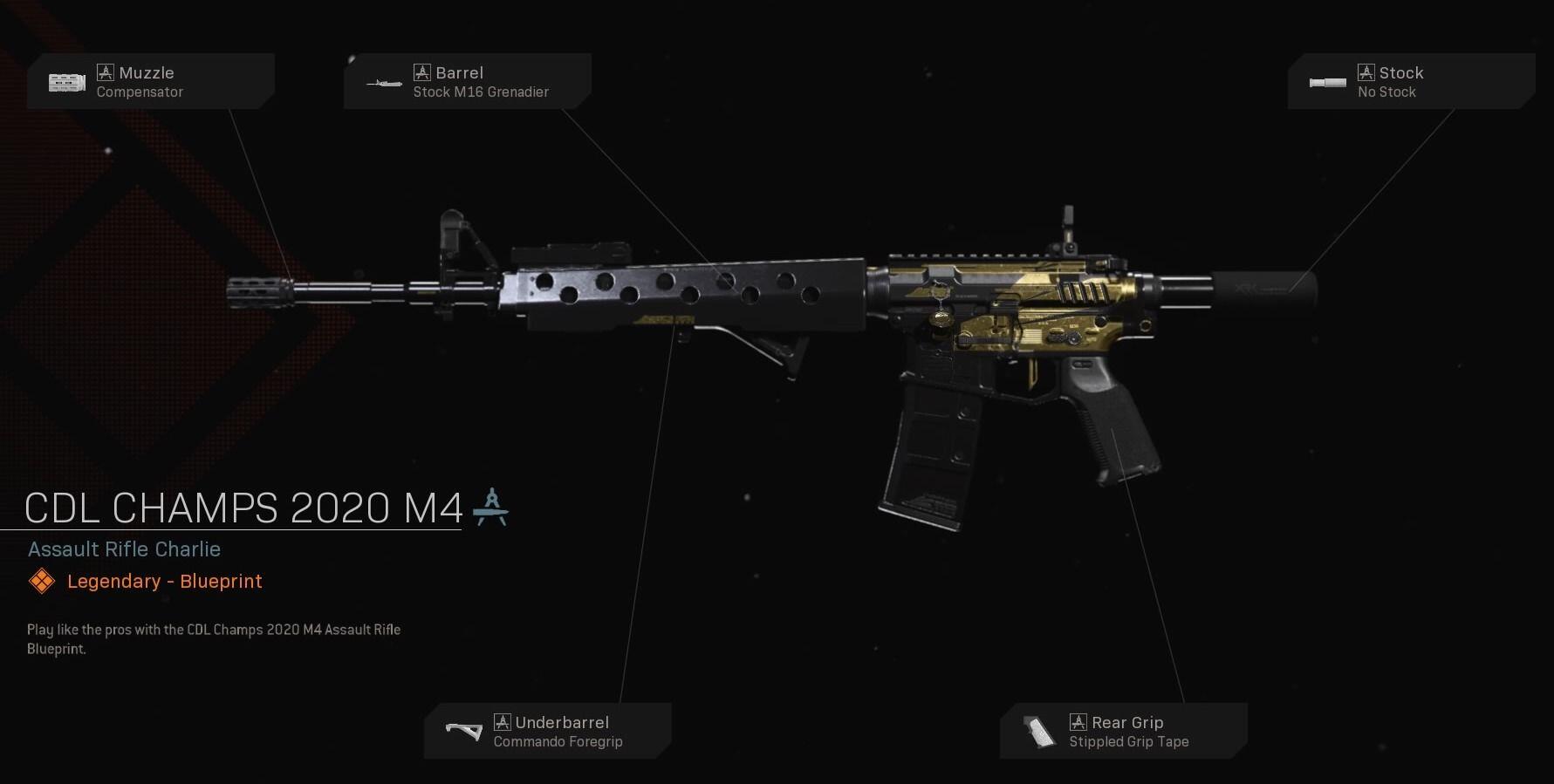Open the Rear Grip Stippled Grip Tape slot

tap(1123, 731)
